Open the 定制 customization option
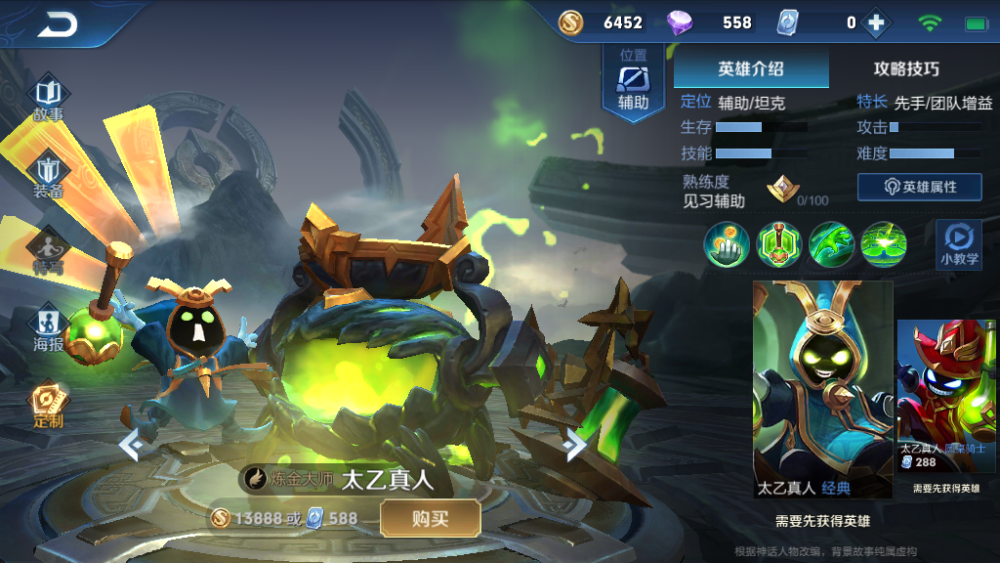1000x563 pixels. click(48, 405)
